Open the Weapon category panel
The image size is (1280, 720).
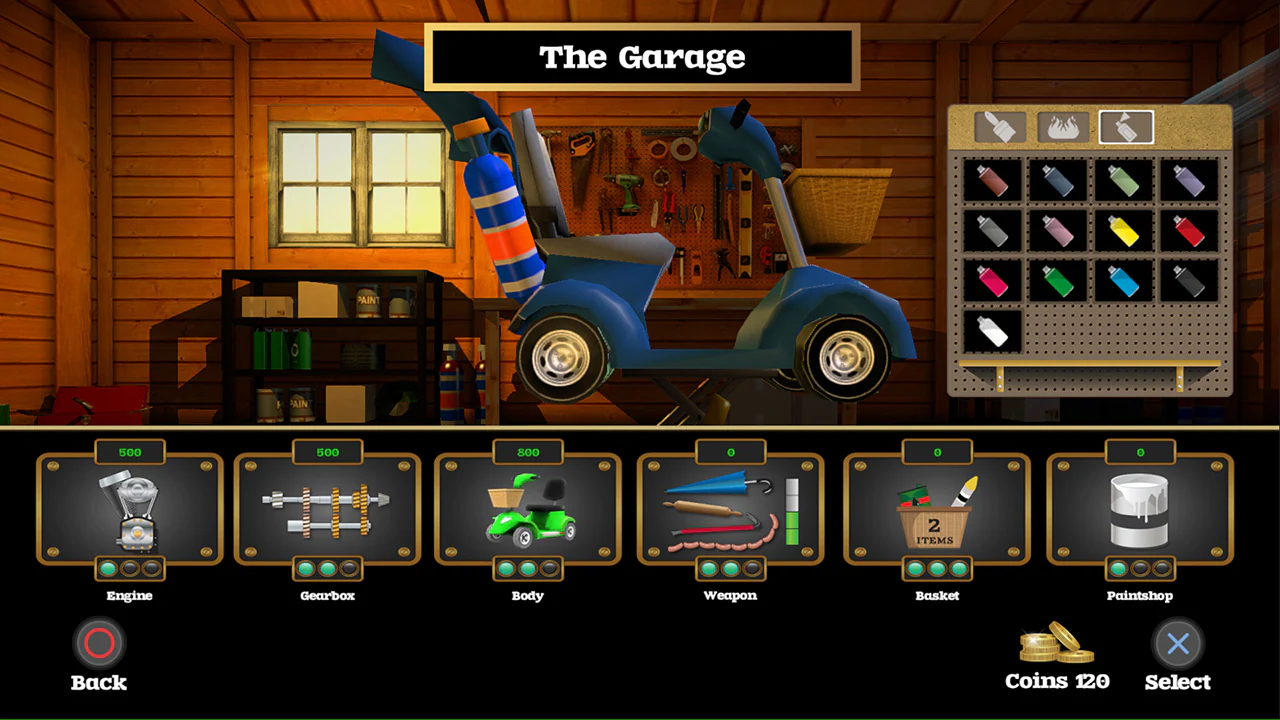[x=730, y=510]
